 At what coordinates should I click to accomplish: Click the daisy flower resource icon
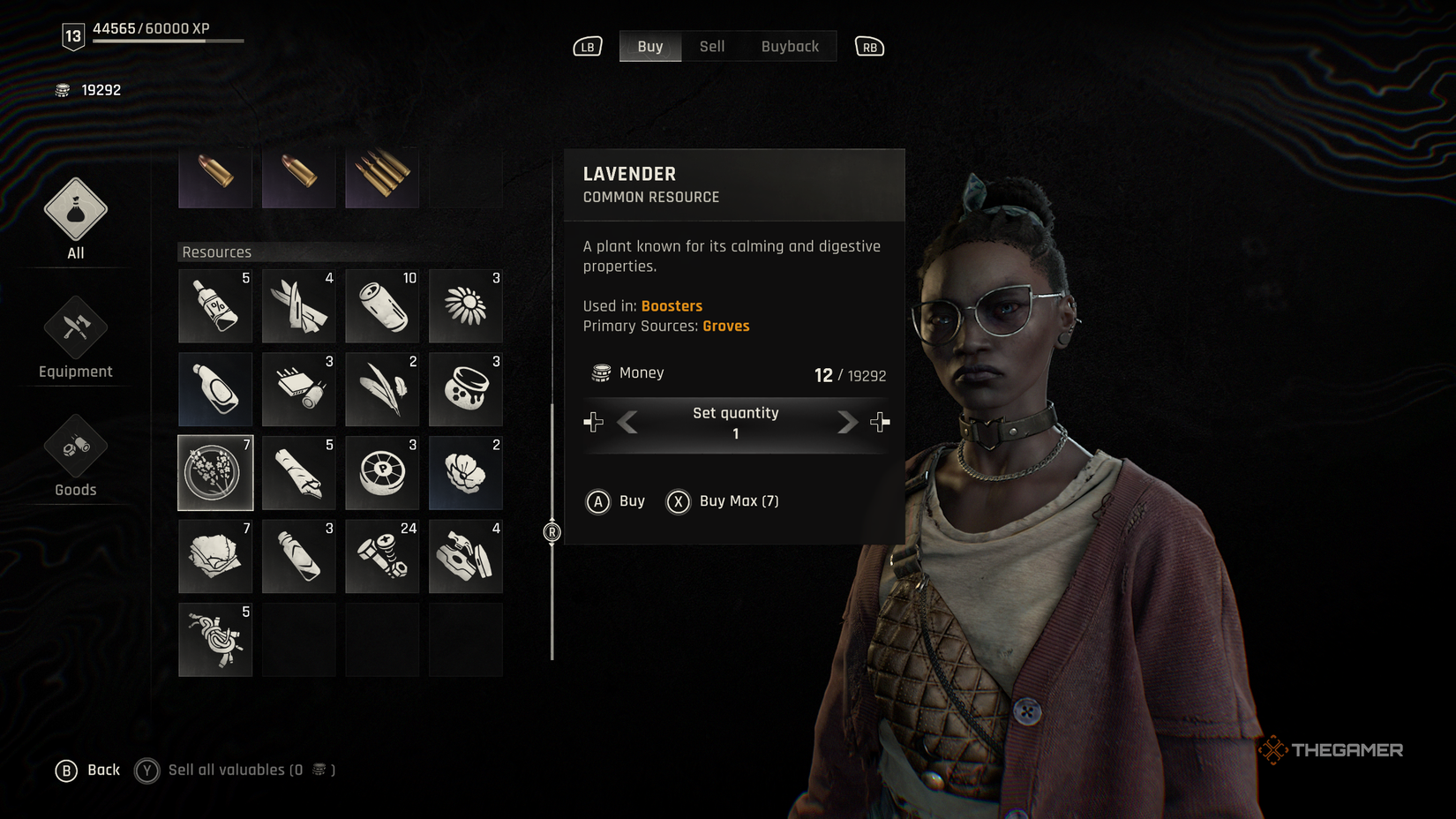click(x=465, y=305)
